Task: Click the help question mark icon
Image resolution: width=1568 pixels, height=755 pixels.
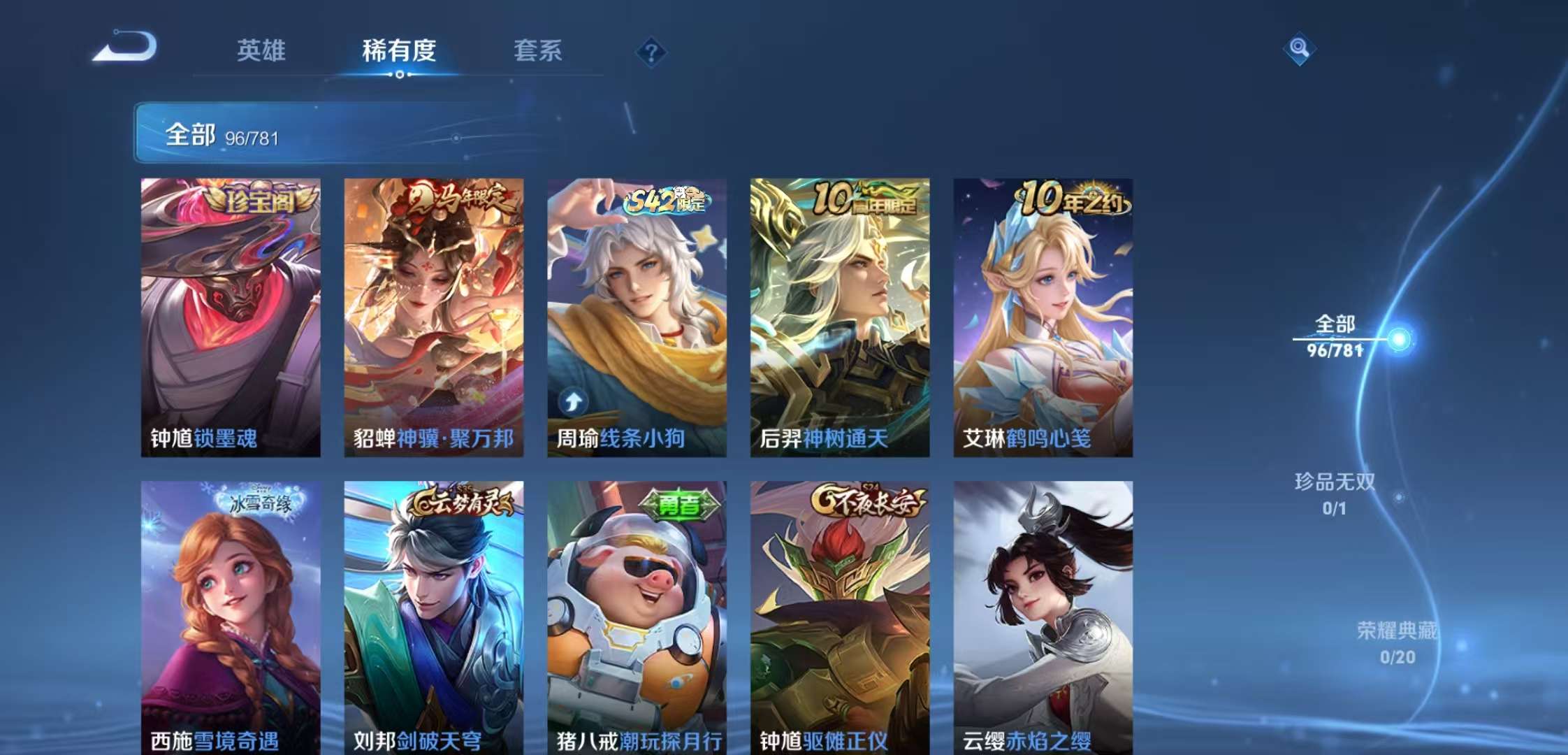Action: pos(650,49)
